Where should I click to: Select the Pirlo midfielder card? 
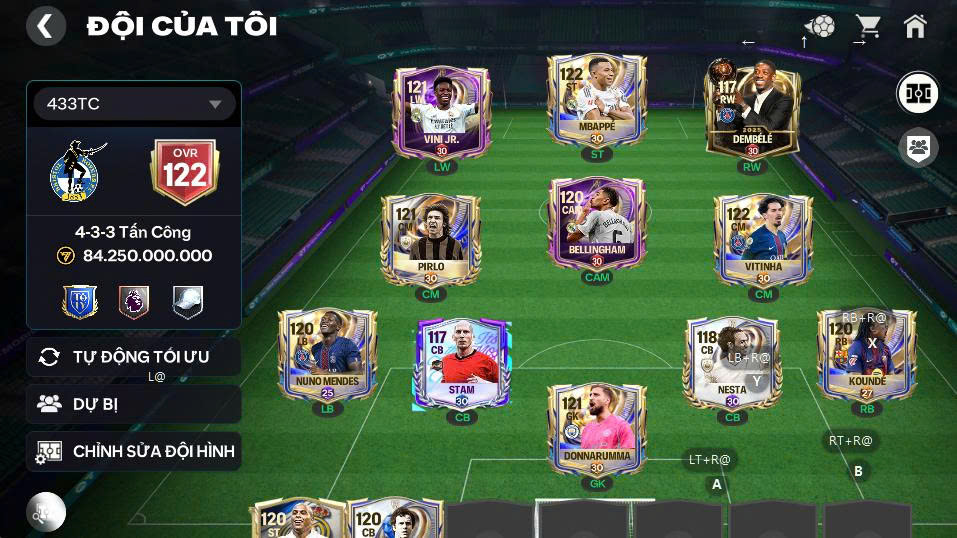click(x=431, y=238)
